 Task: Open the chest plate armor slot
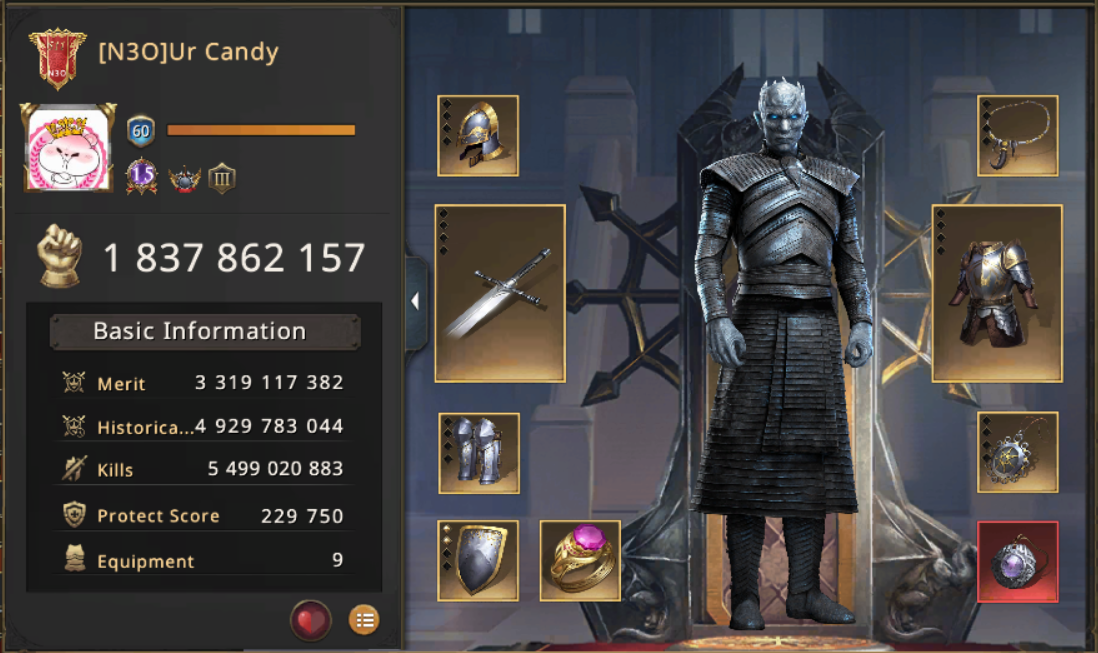(x=997, y=294)
